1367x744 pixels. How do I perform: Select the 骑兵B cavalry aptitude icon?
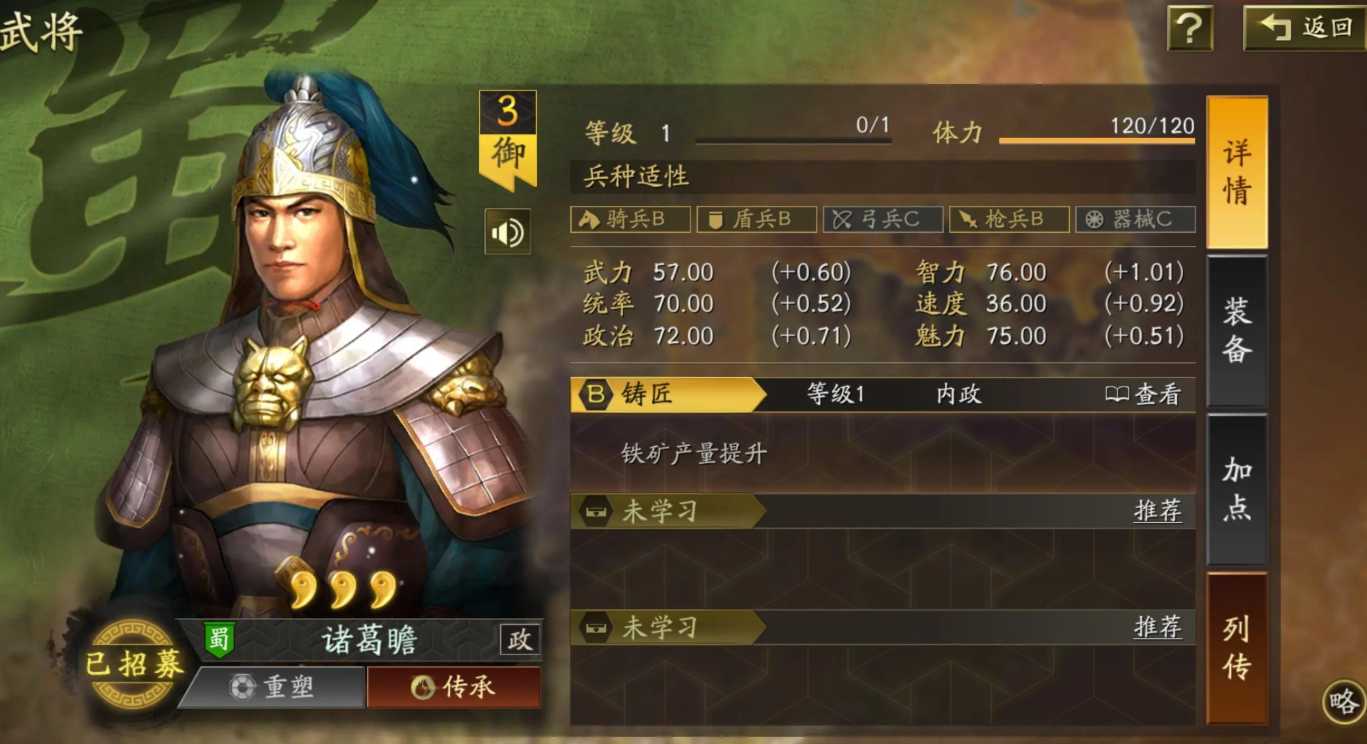[629, 218]
